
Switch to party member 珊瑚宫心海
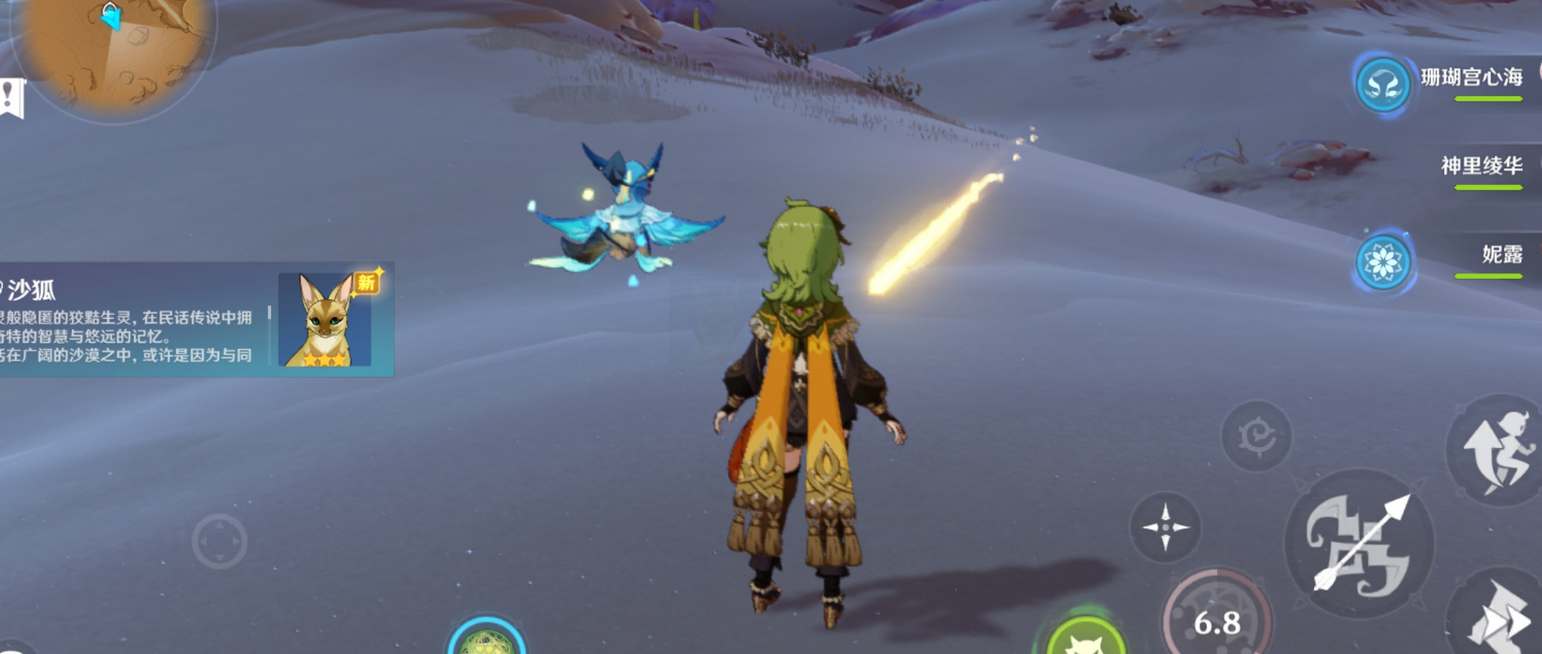point(1470,80)
